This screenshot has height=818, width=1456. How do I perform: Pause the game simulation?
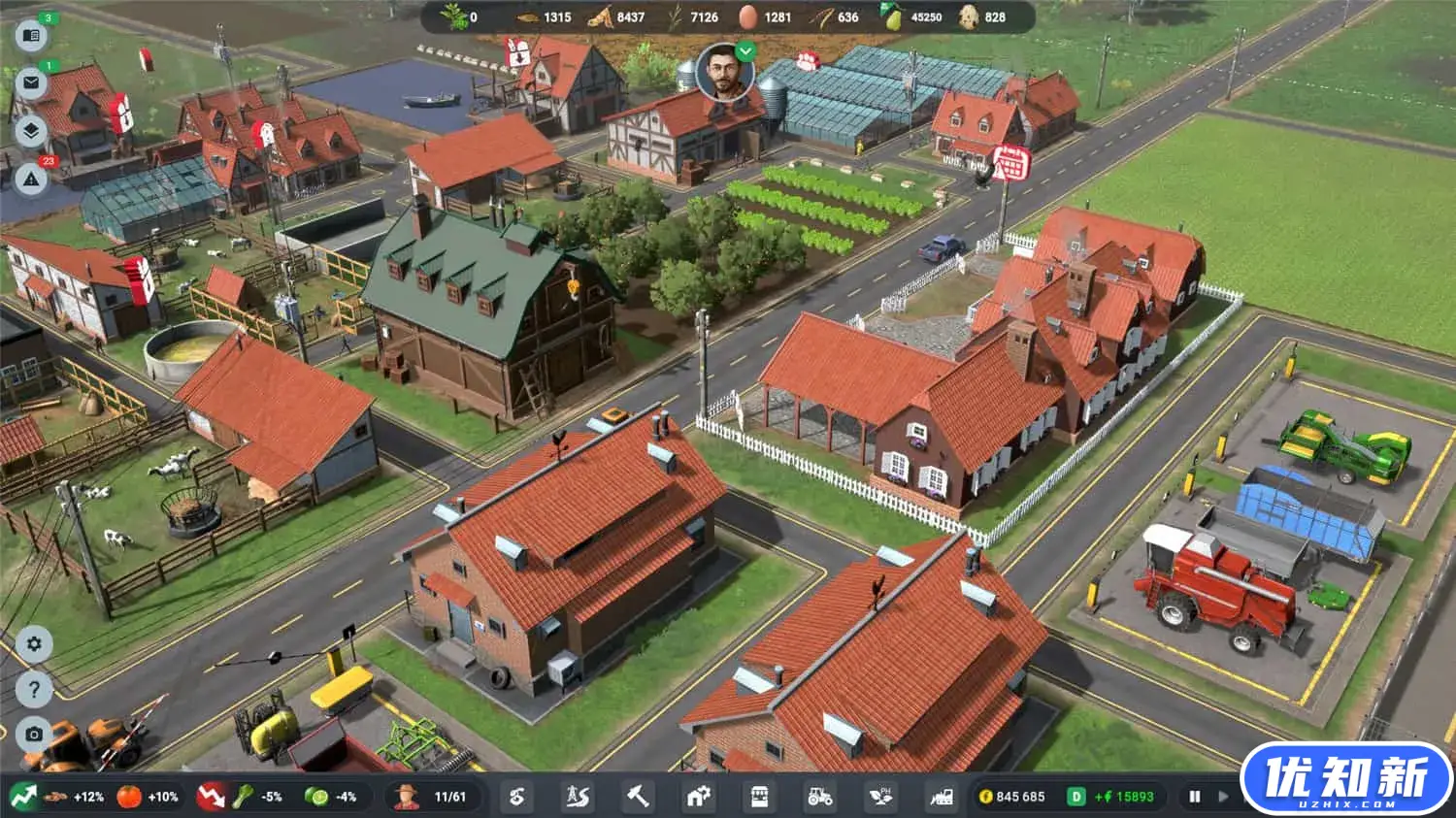tap(1194, 796)
